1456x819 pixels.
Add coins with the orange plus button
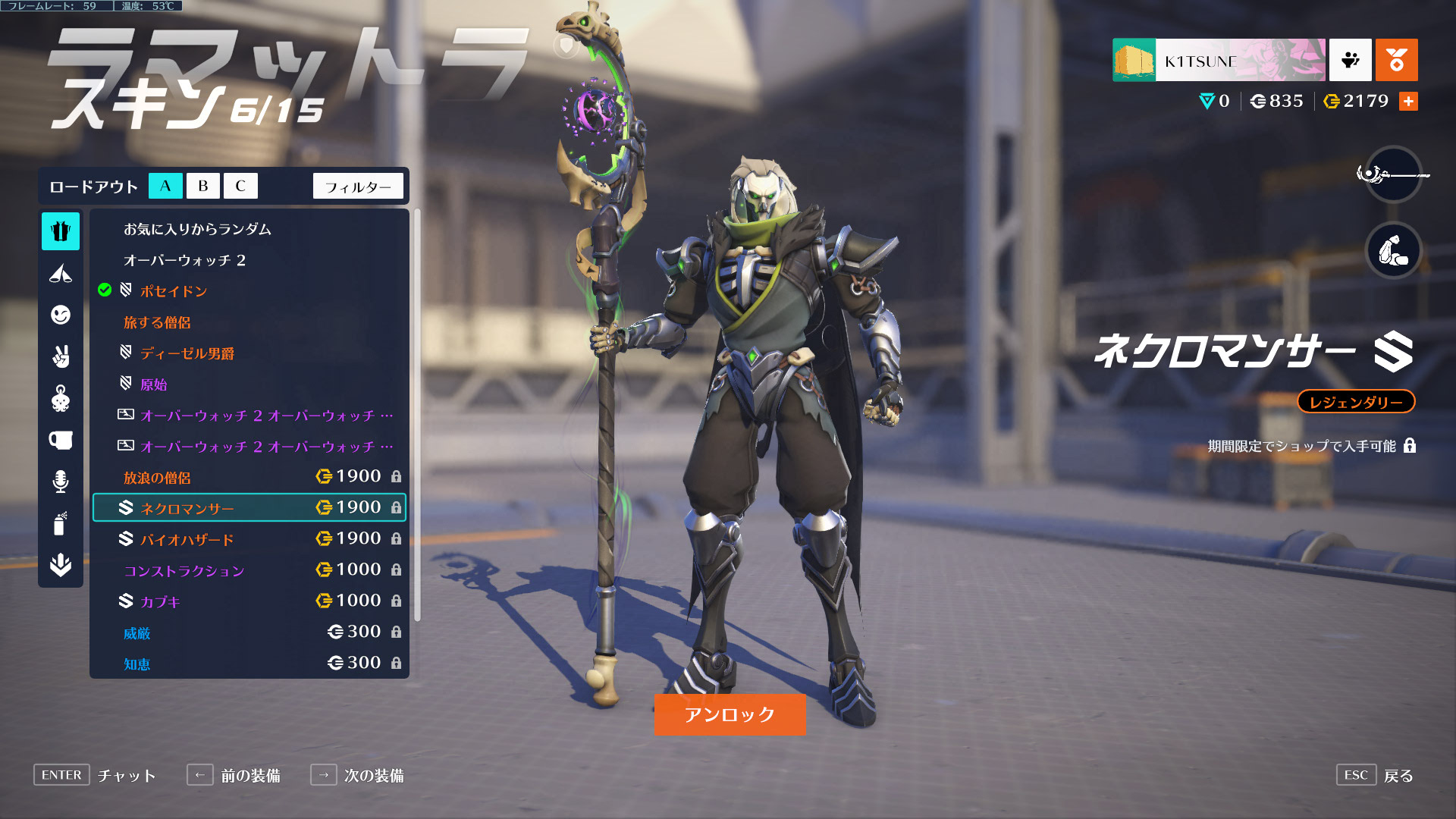[x=1408, y=101]
